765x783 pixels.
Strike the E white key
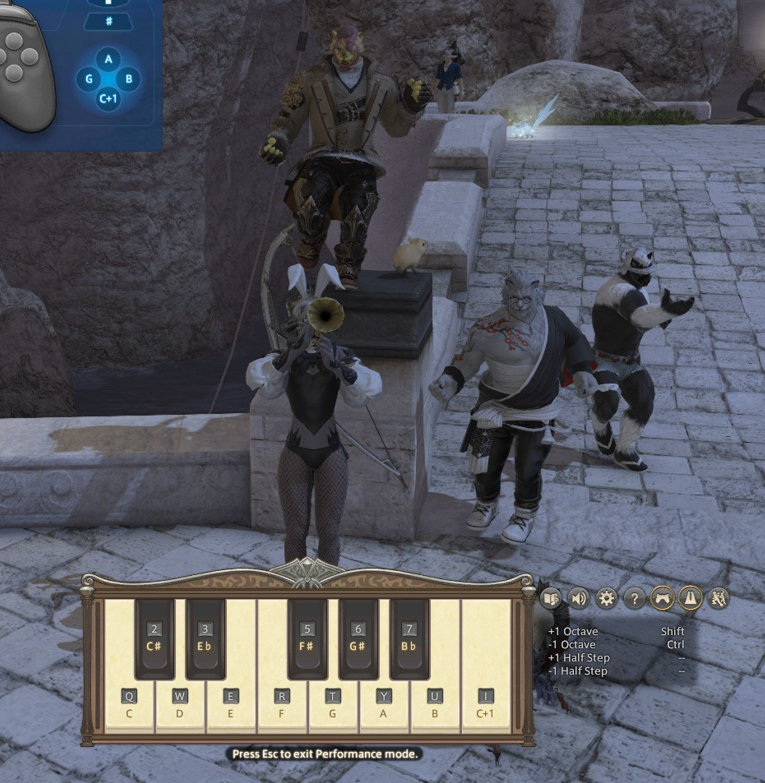(x=231, y=705)
